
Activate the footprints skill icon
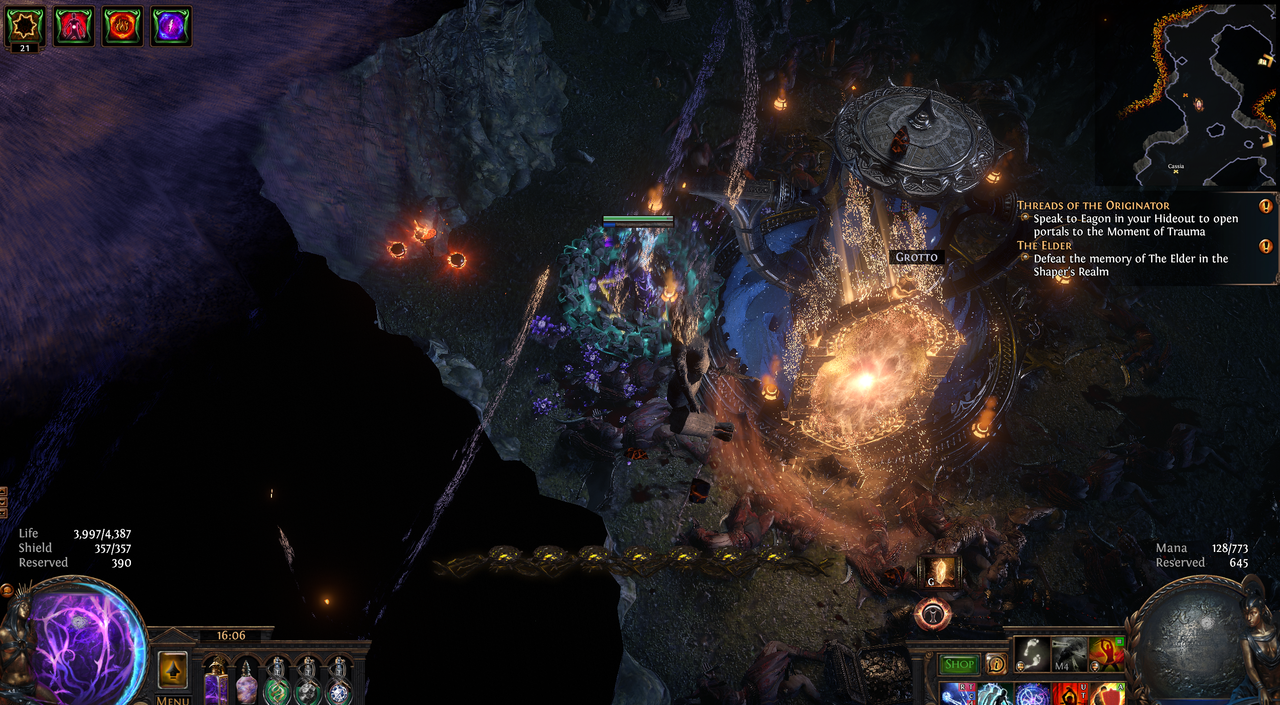coord(1031,654)
